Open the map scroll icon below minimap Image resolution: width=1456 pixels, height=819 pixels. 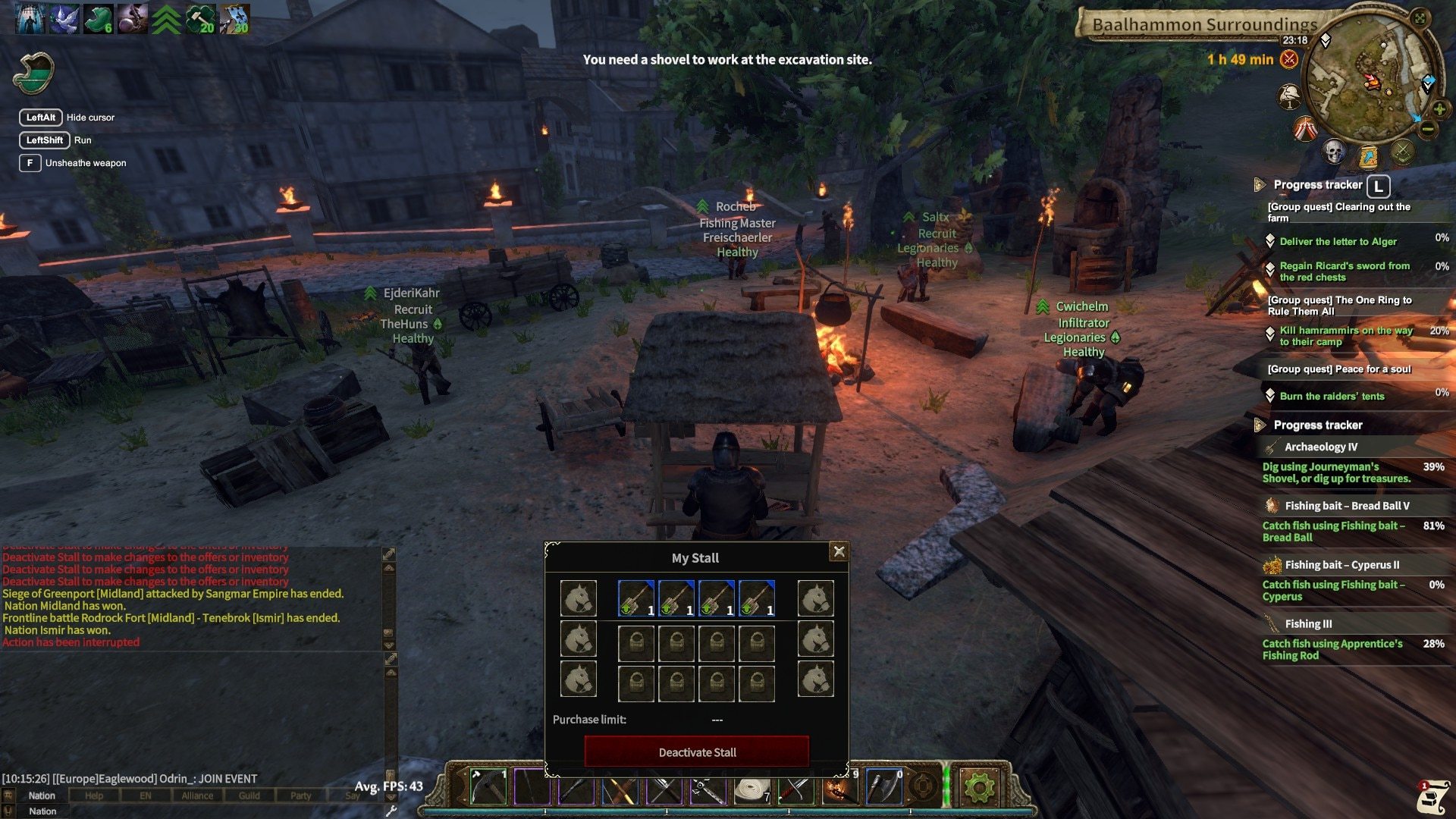[1368, 157]
